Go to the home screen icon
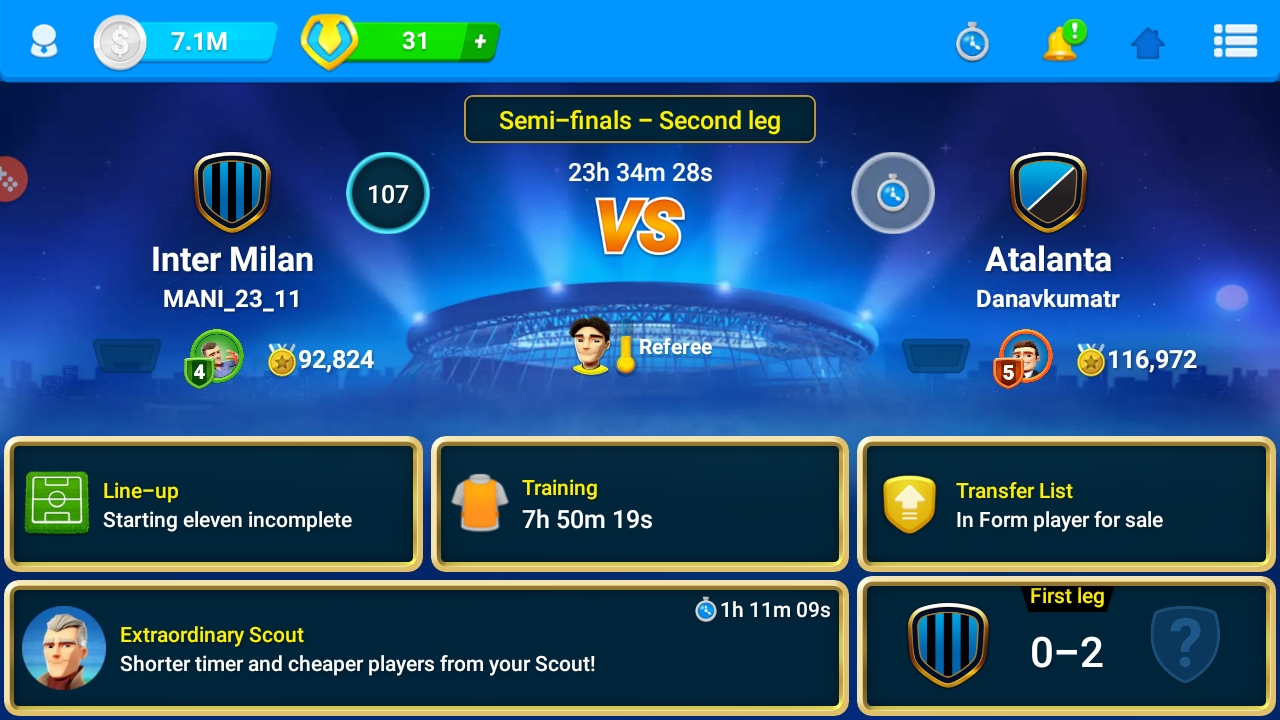This screenshot has height=720, width=1280. [1148, 42]
